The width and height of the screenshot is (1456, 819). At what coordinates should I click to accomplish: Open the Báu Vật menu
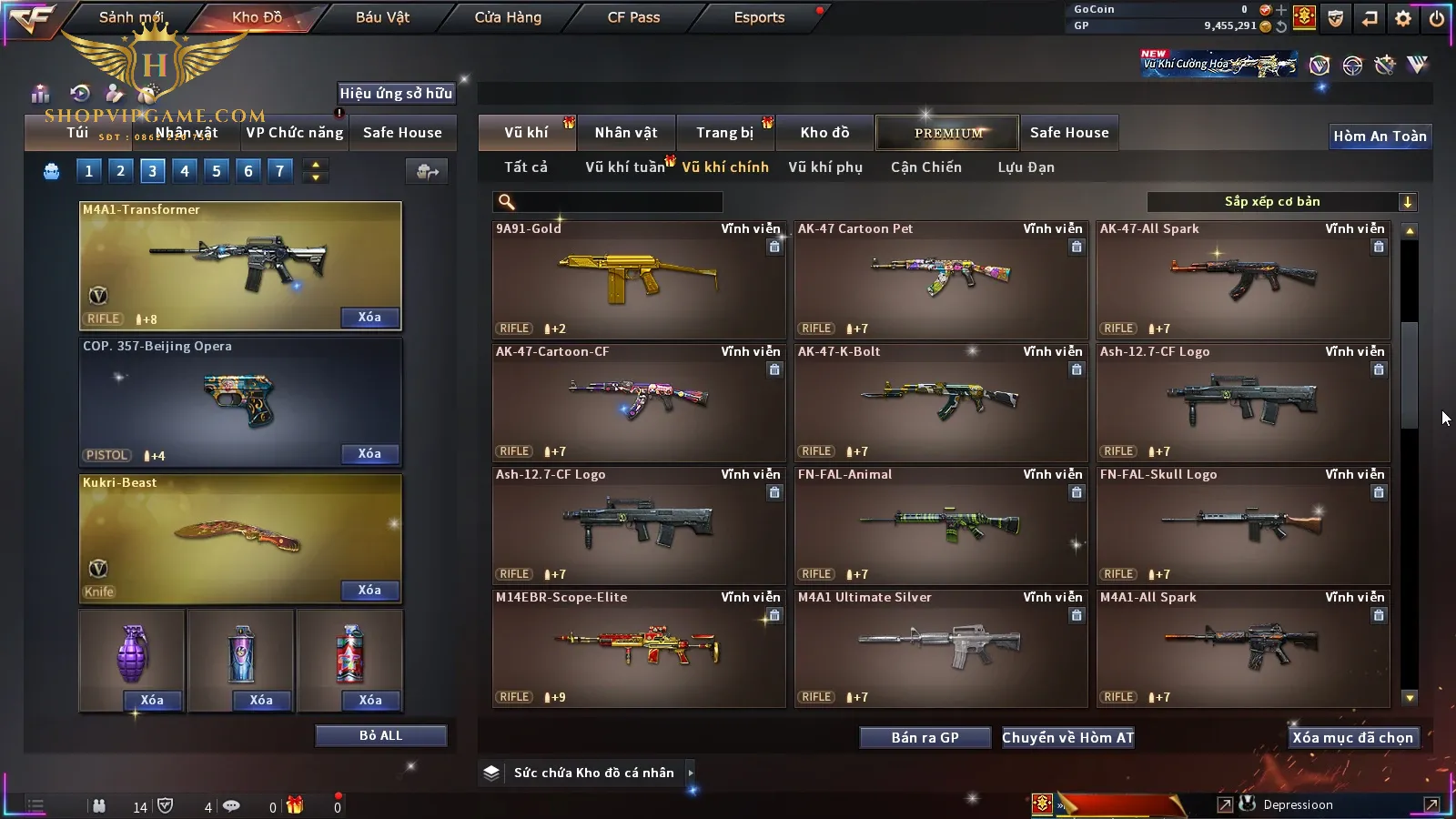(x=382, y=17)
